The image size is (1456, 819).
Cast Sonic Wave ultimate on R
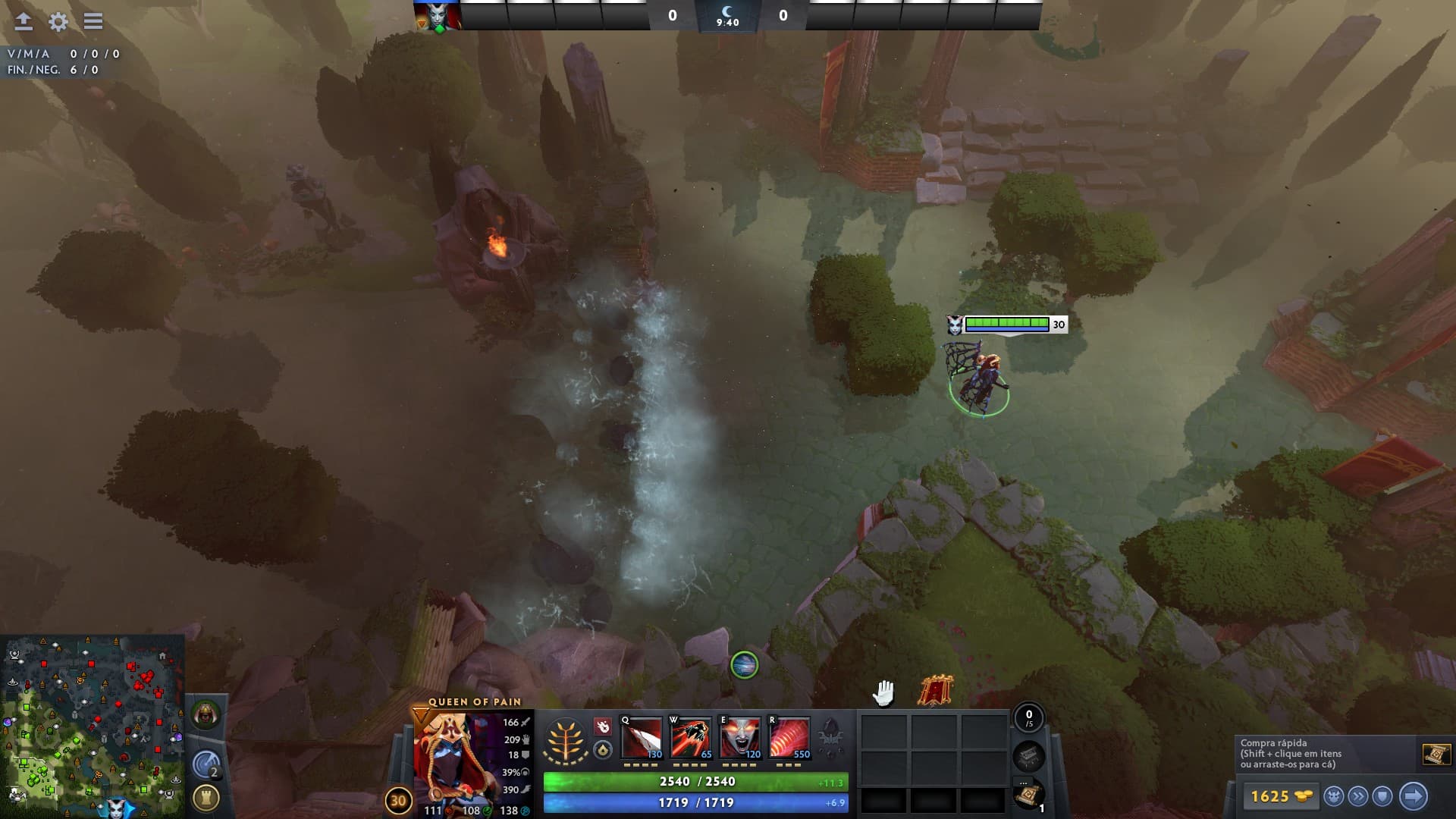pos(789,738)
